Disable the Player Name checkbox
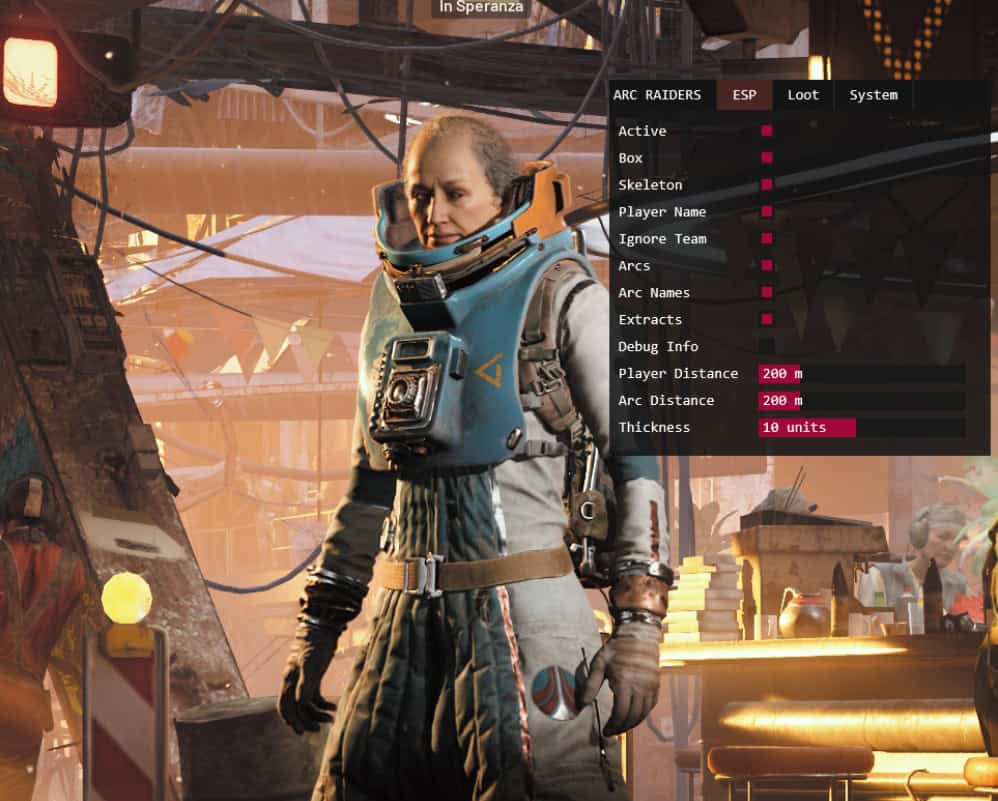 tap(767, 212)
